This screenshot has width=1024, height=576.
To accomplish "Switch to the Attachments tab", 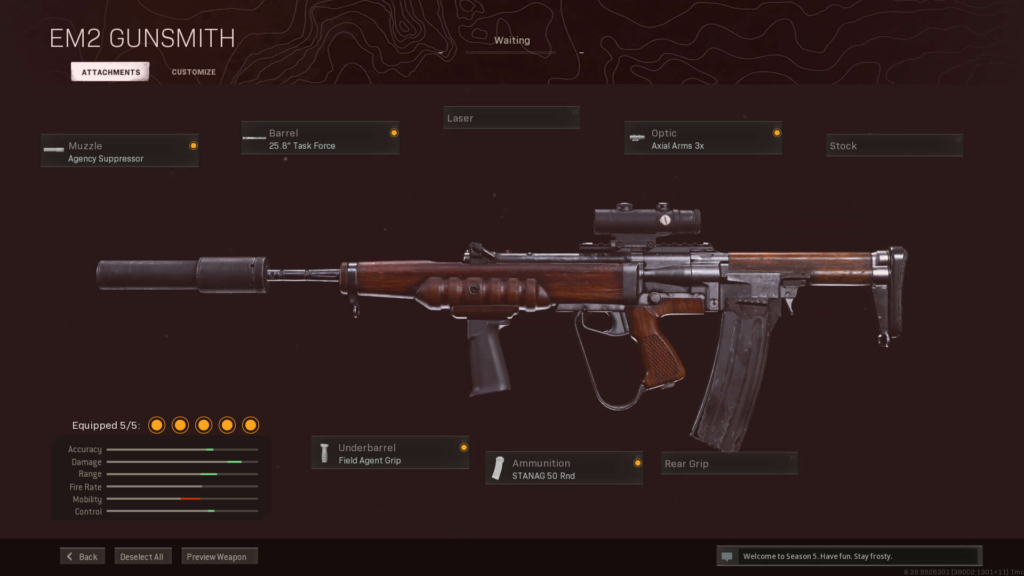I will point(110,72).
